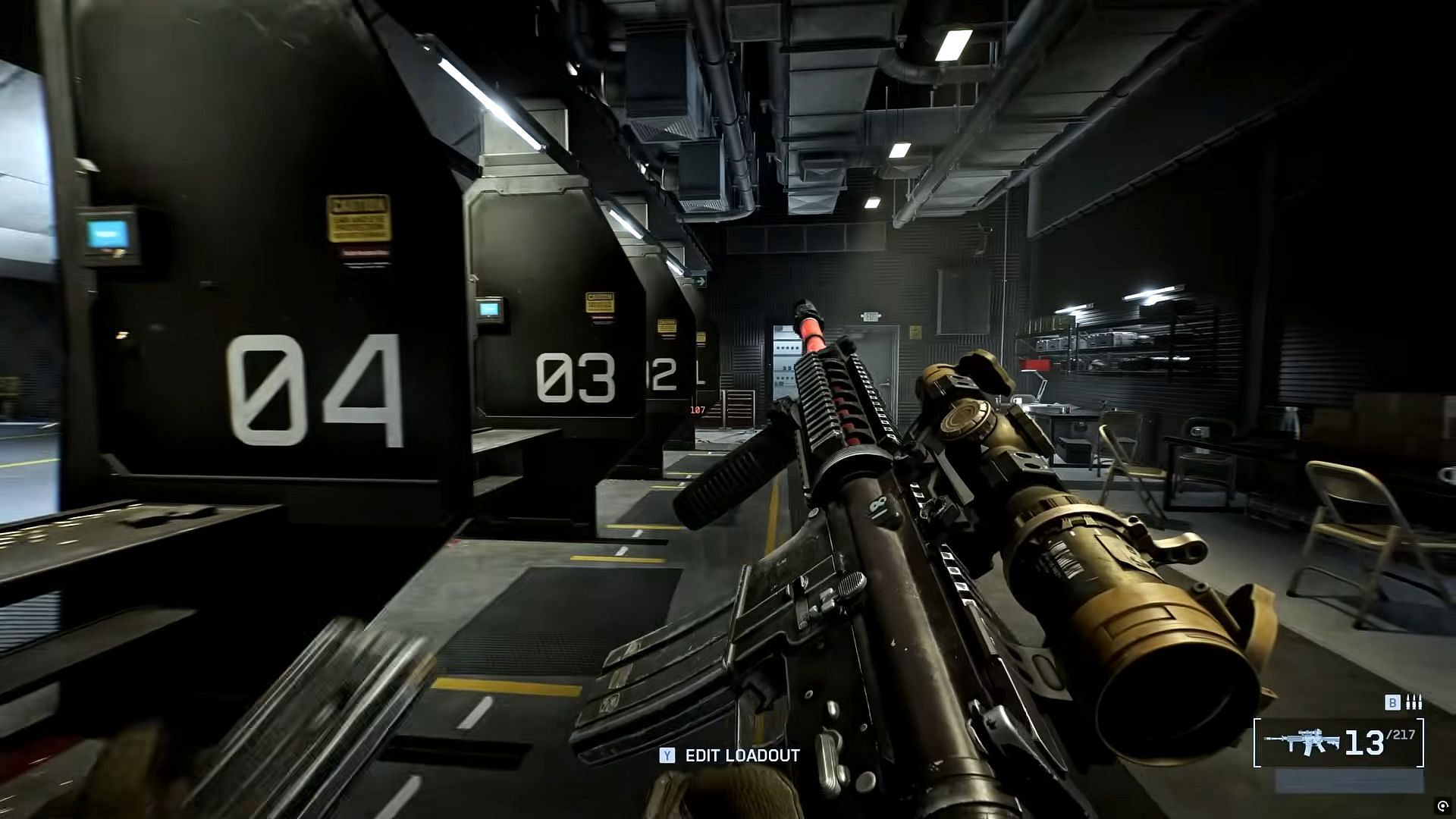The width and height of the screenshot is (1456, 819).
Task: Select the assault rifle weapon icon
Action: click(x=1301, y=743)
